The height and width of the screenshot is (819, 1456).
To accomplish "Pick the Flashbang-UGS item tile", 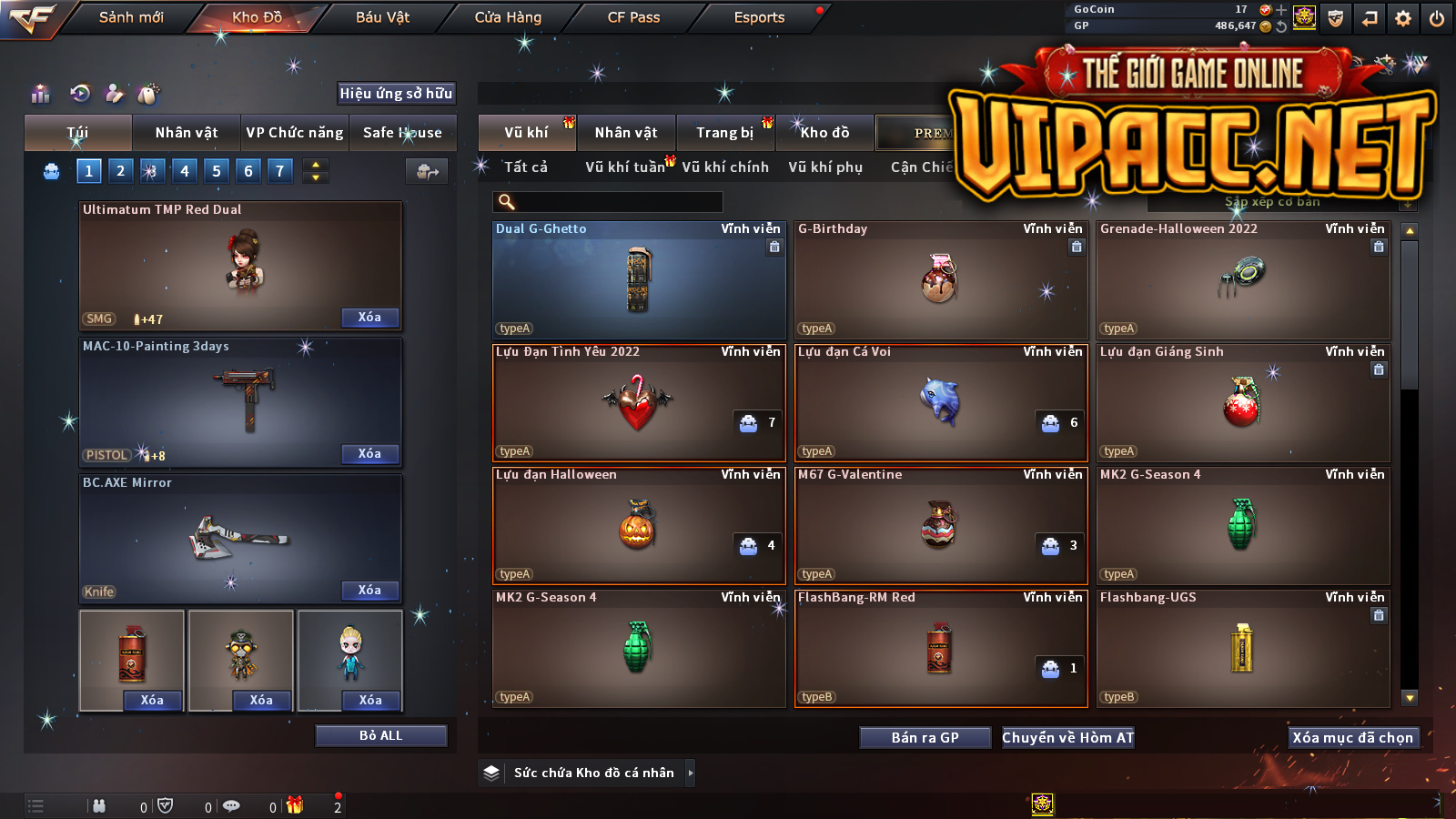I will pyautogui.click(x=1242, y=648).
